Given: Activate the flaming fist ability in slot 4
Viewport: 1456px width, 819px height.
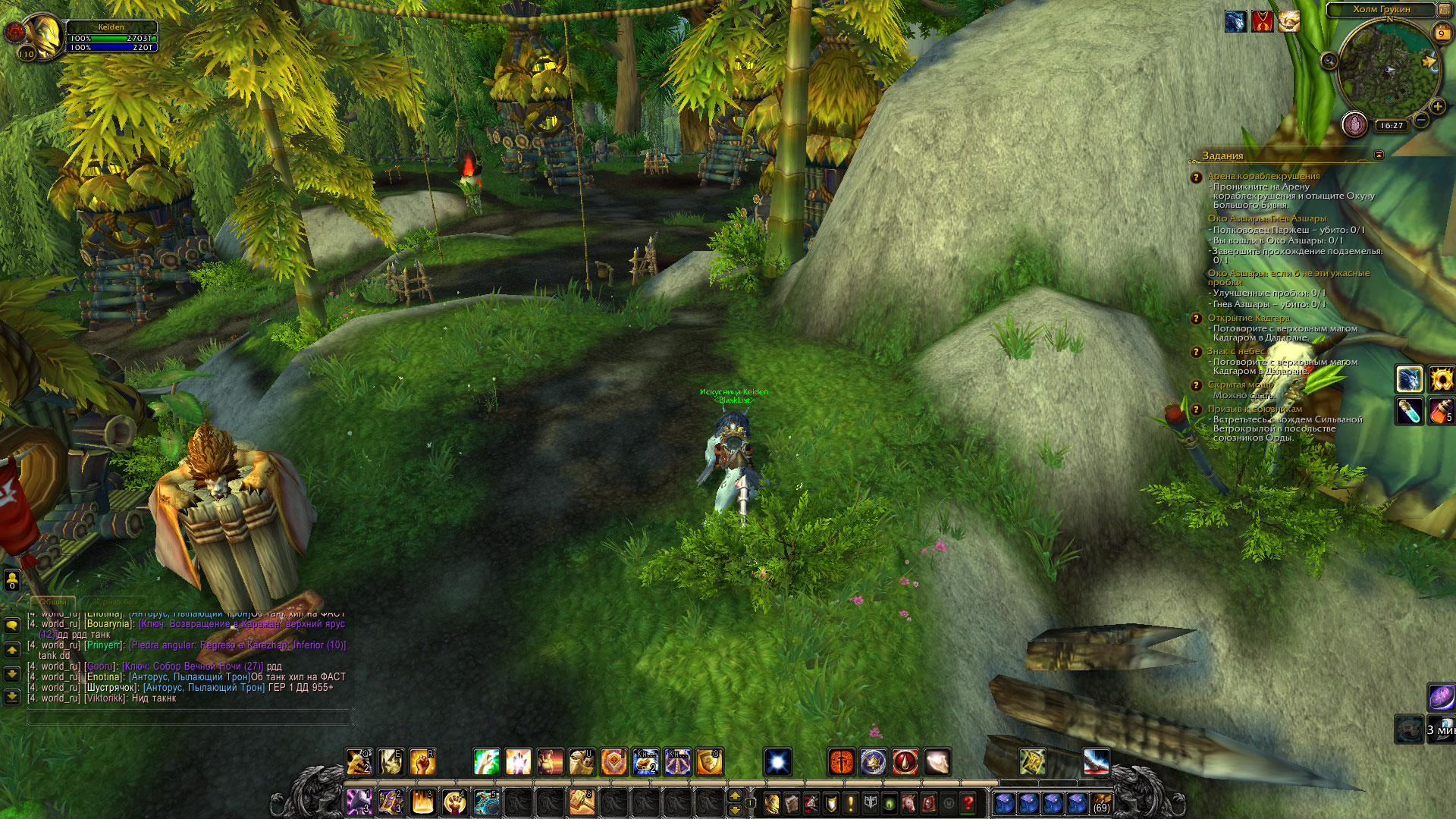Looking at the screenshot, I should pos(454,802).
